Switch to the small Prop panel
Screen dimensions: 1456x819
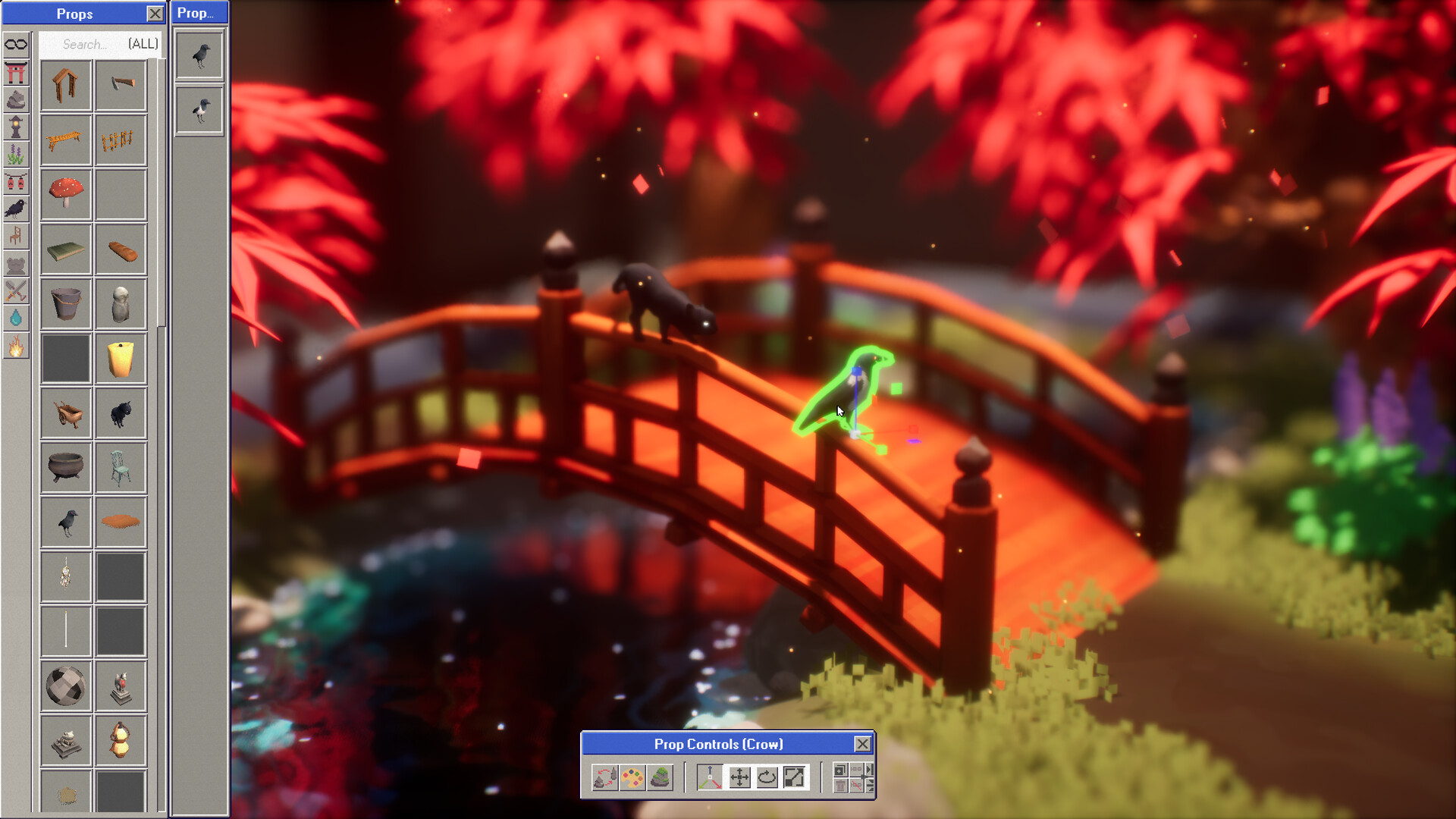click(199, 13)
